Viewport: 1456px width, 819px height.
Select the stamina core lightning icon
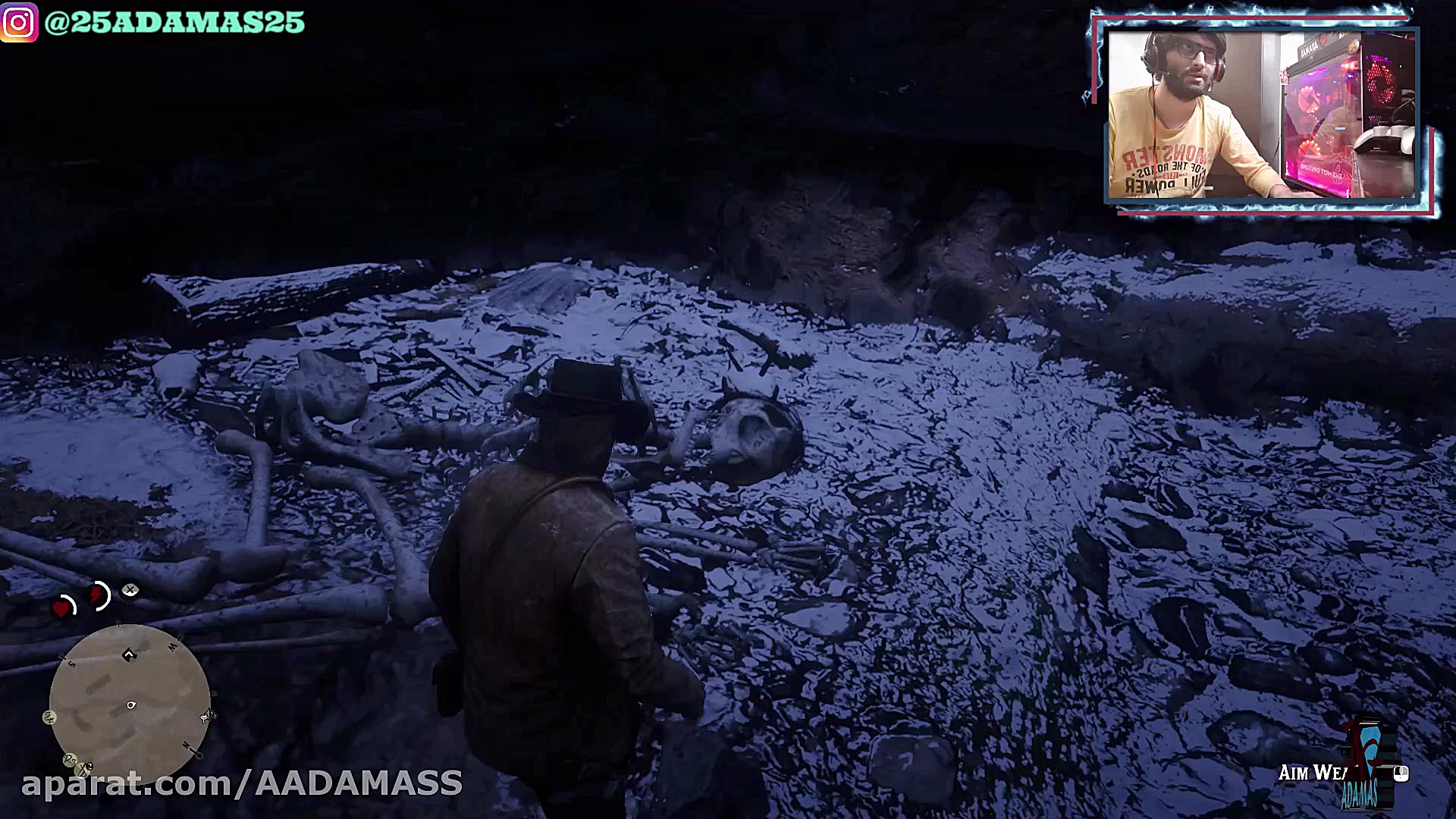click(x=97, y=595)
